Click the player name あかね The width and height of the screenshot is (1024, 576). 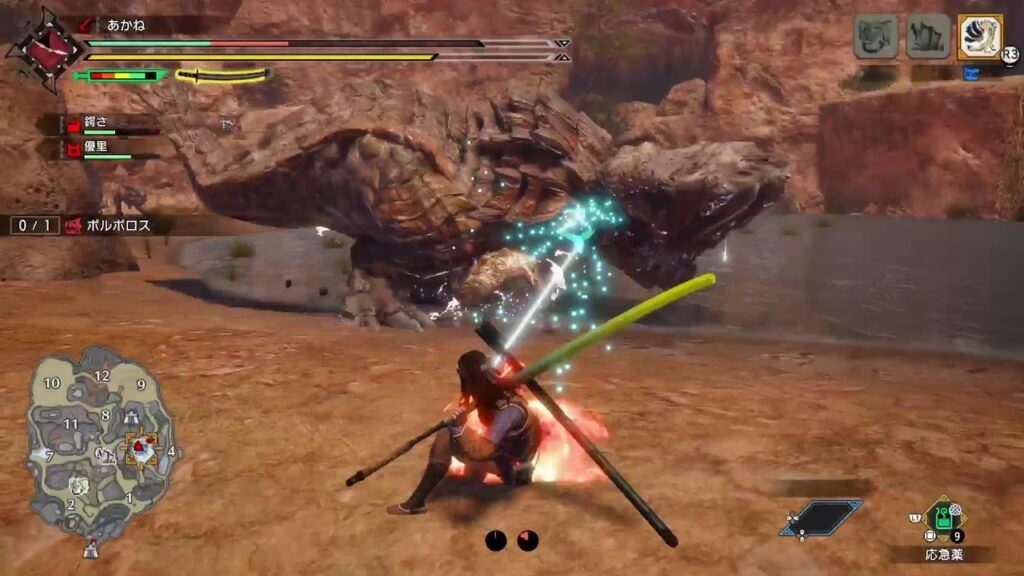tap(125, 24)
